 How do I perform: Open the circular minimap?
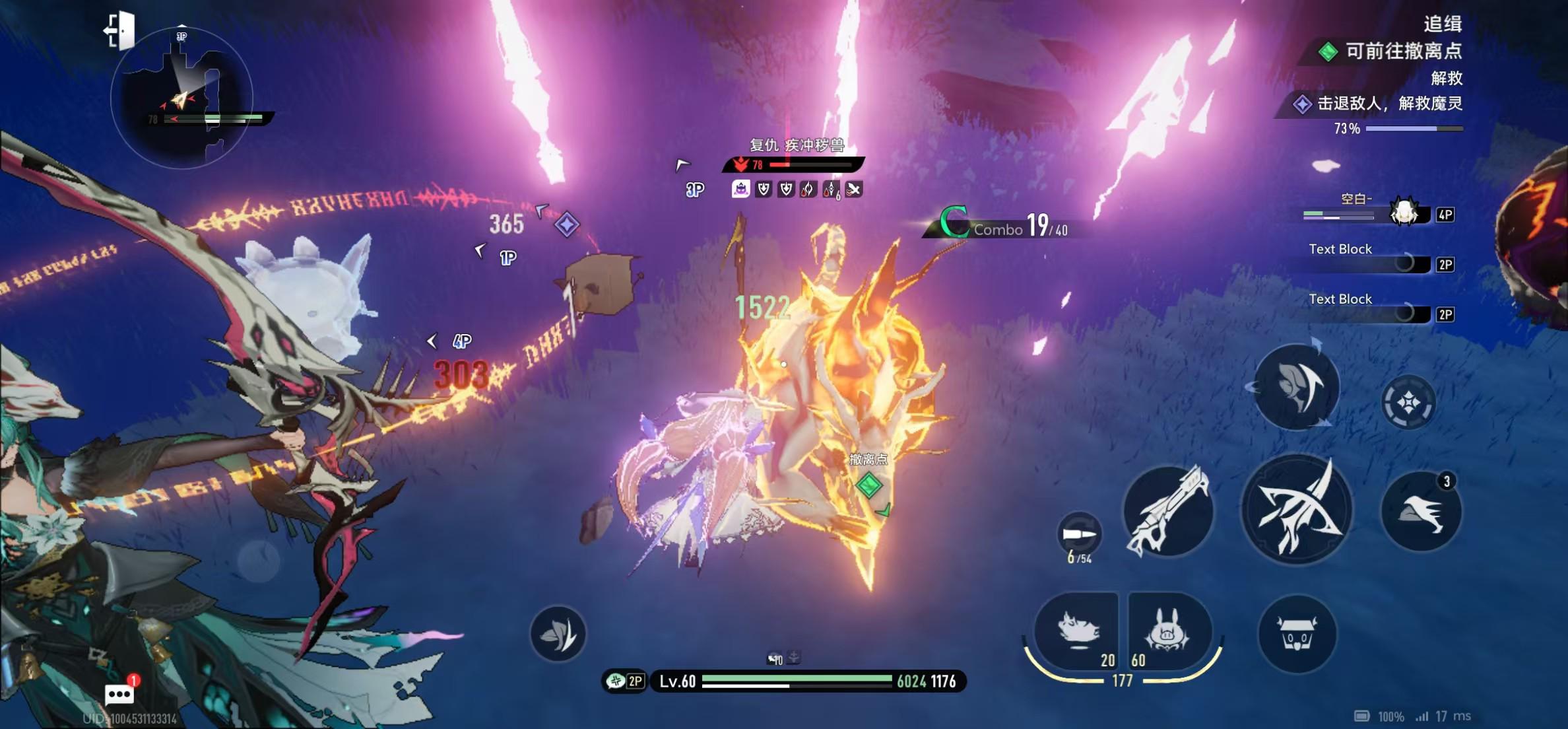182,98
